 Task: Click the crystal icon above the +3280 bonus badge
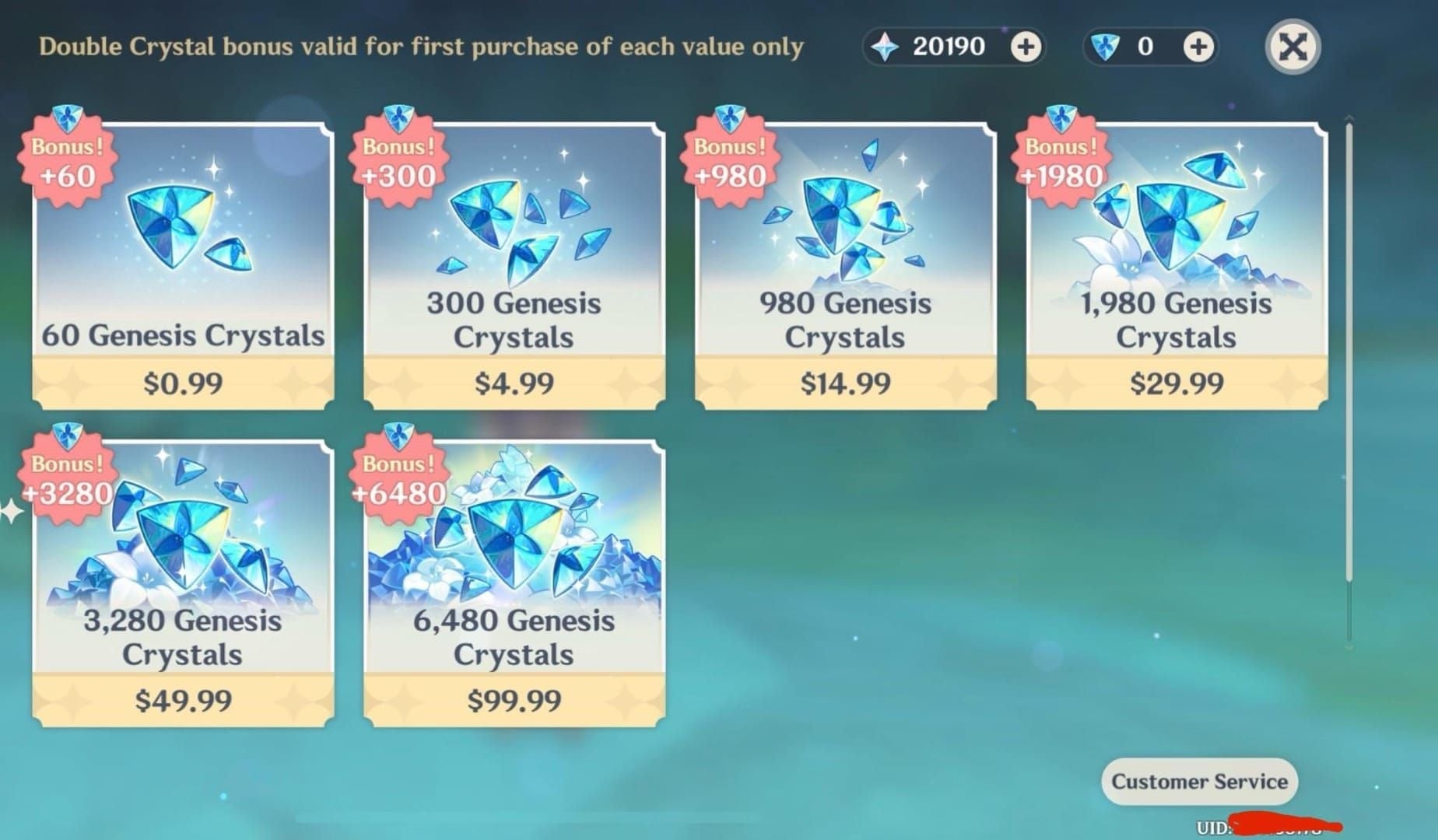coord(68,433)
